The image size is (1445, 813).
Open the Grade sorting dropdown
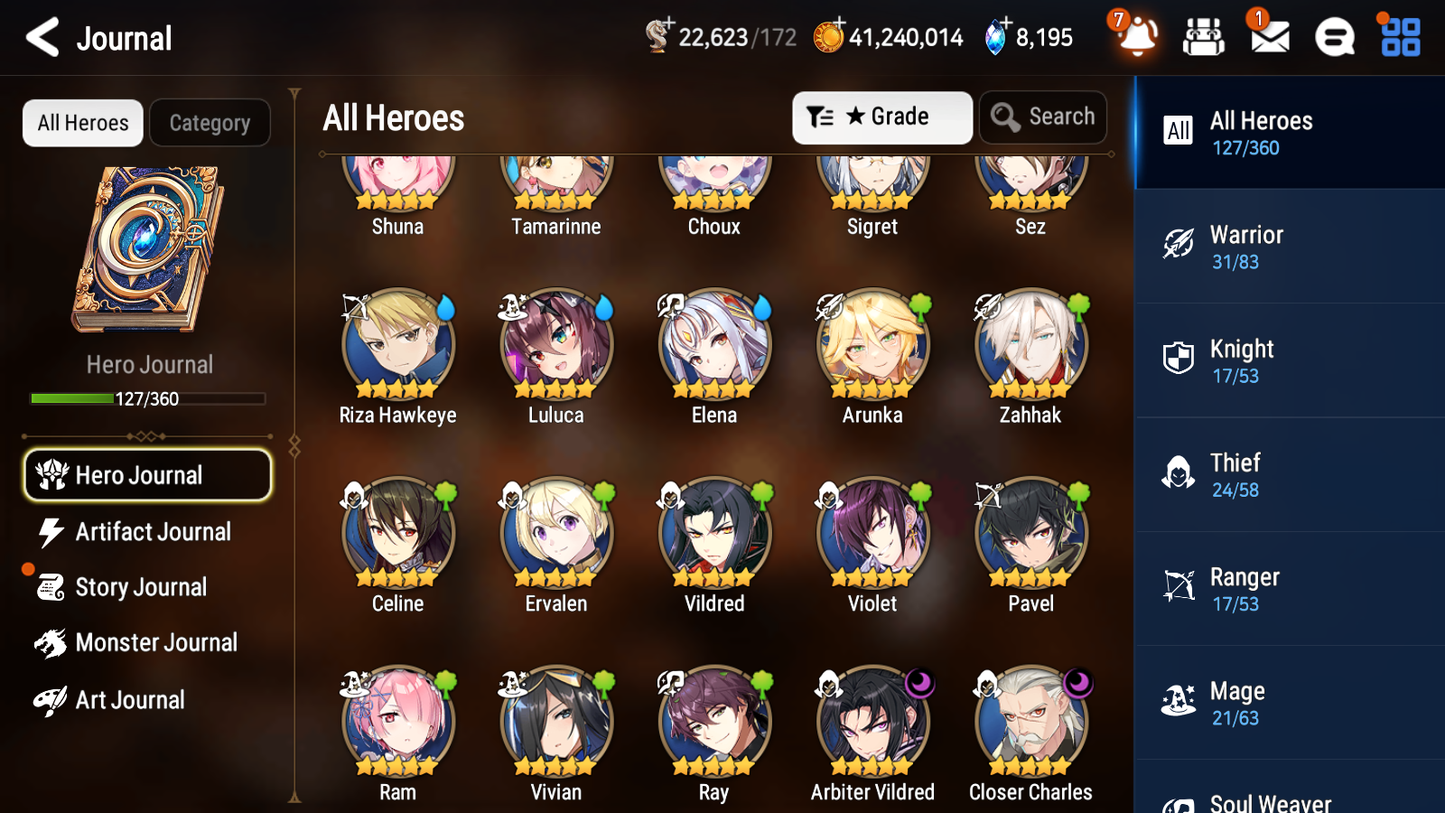tap(881, 116)
